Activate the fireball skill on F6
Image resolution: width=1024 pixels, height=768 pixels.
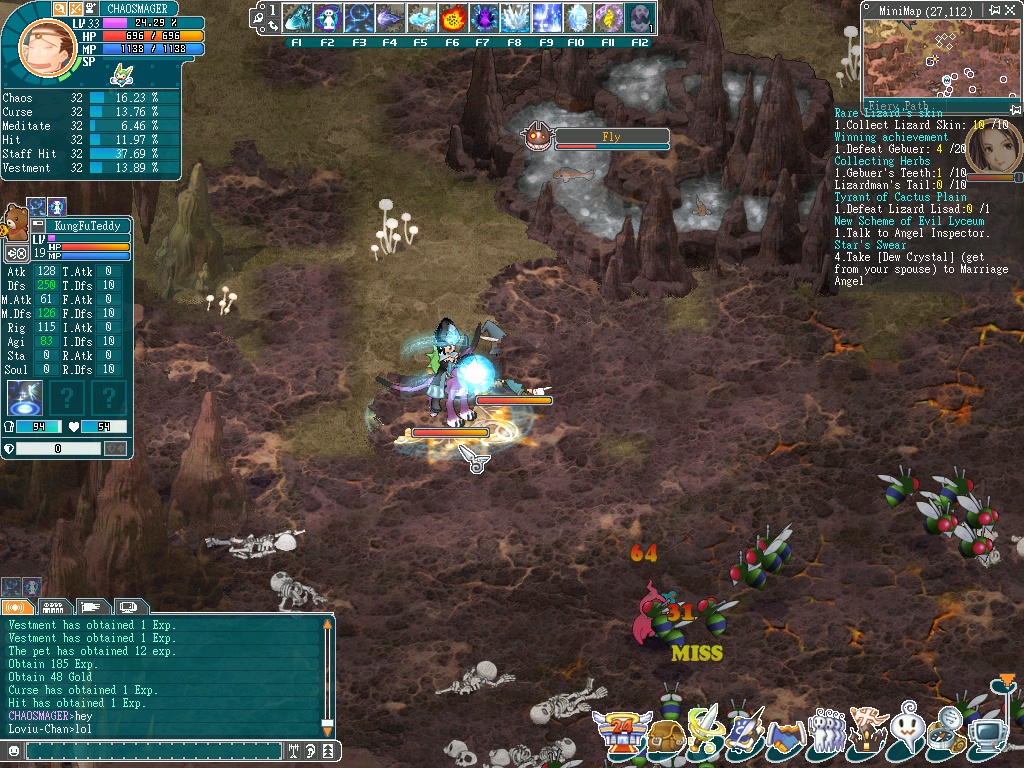(452, 18)
